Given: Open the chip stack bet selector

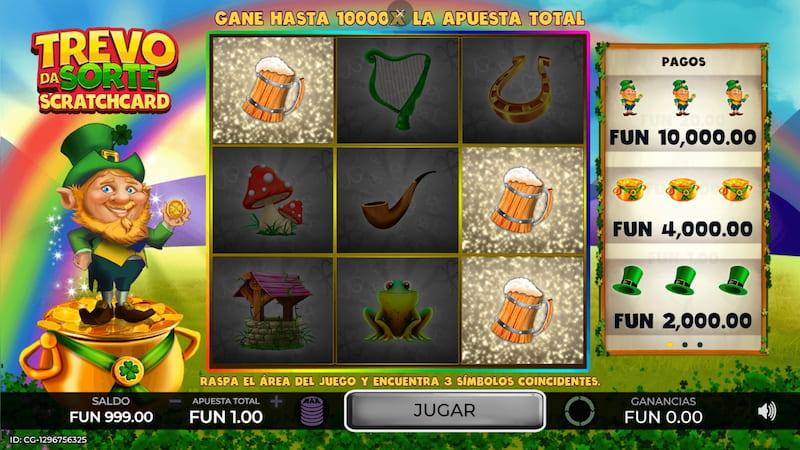Looking at the screenshot, I should tap(310, 410).
